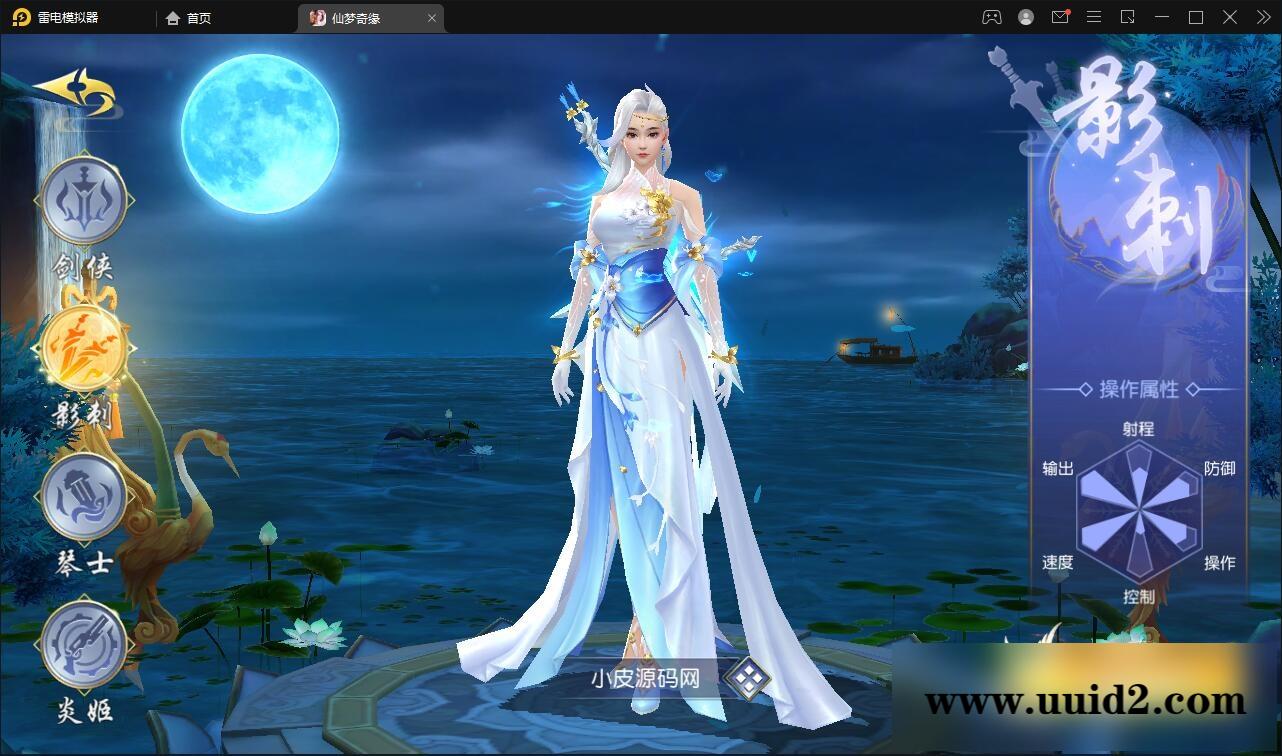Click the golden back arrow
The height and width of the screenshot is (756, 1282).
click(x=75, y=90)
